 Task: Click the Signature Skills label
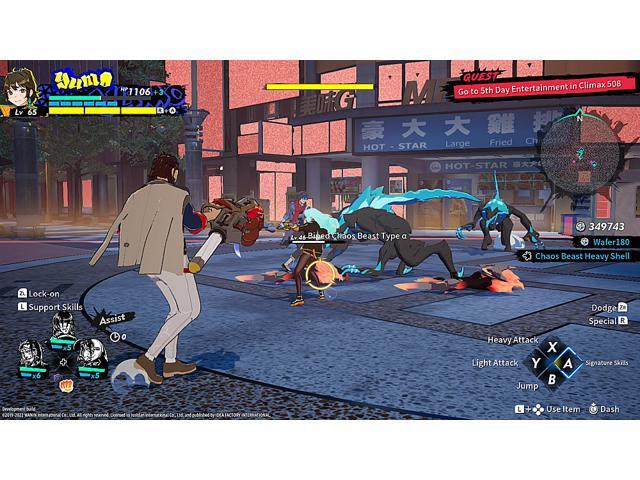[607, 362]
